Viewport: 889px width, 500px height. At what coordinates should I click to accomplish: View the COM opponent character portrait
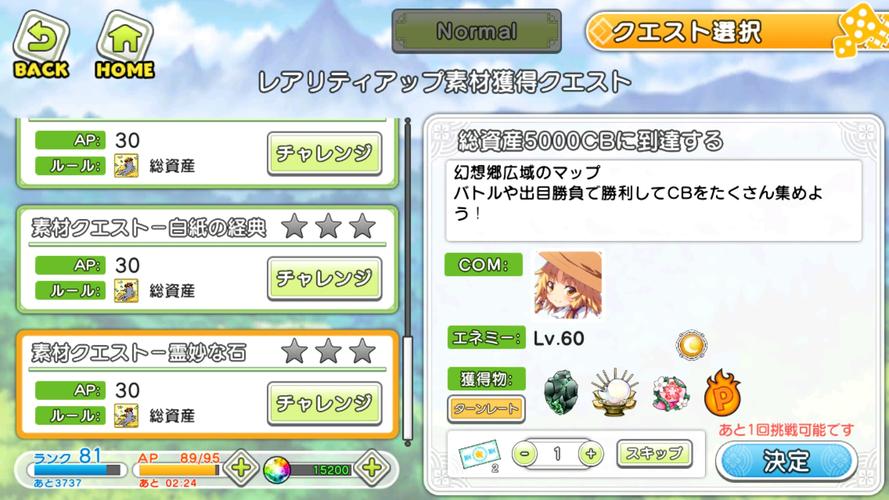[568, 284]
